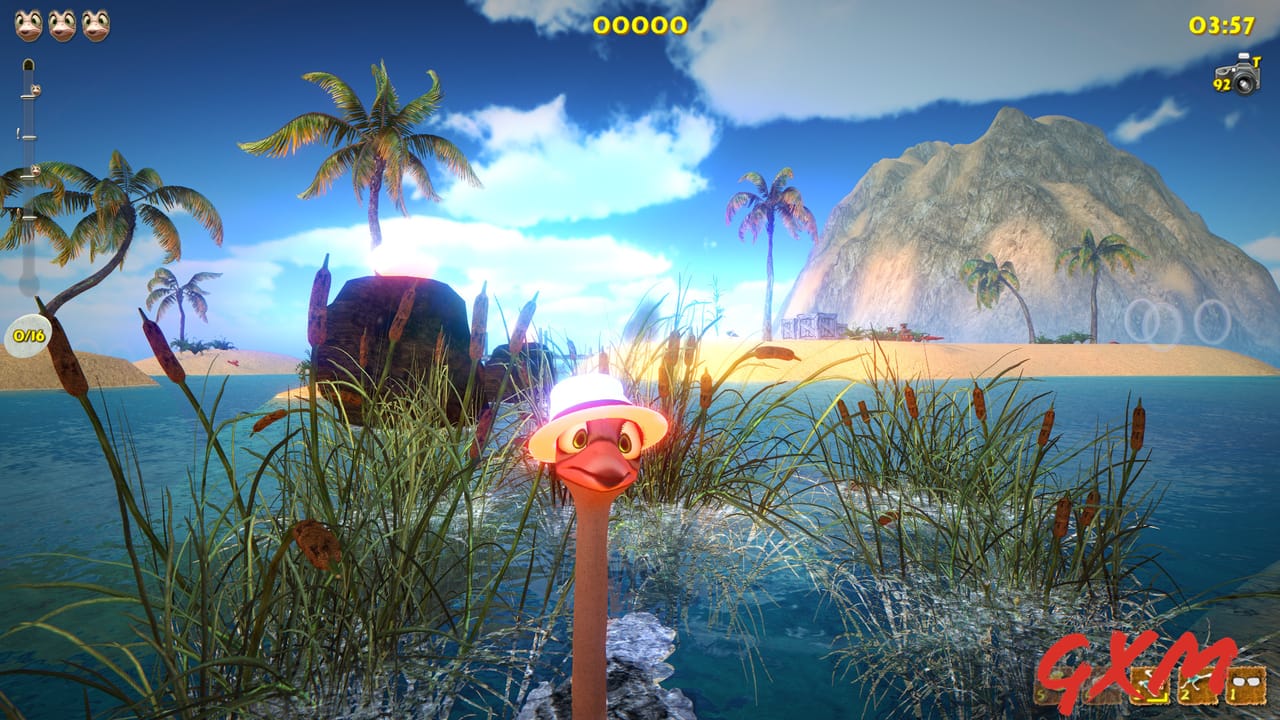Click the lower egg marker on progress track
1280x720 pixels.
coord(35,170)
